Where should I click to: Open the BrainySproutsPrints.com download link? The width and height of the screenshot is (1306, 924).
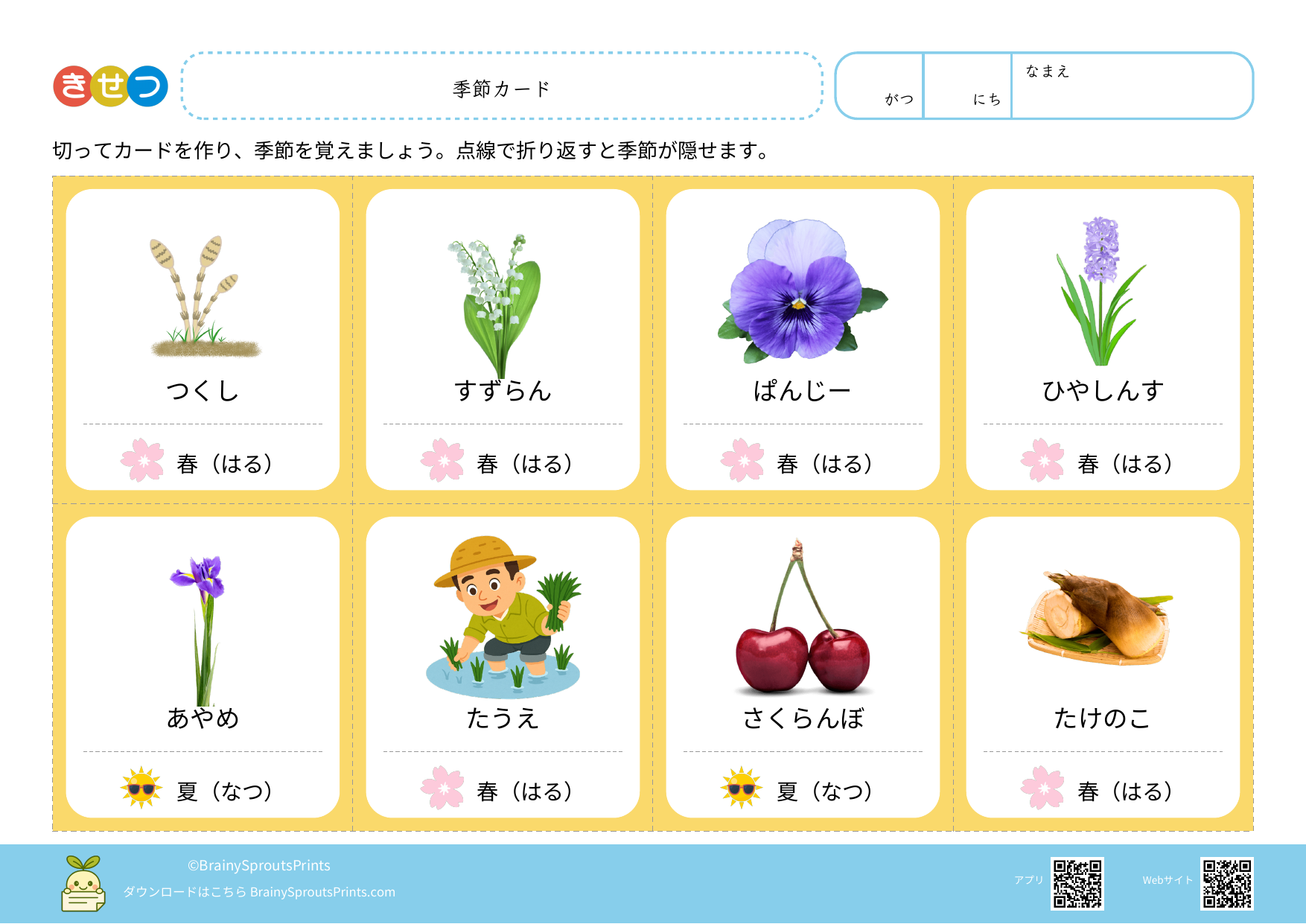pos(322,892)
